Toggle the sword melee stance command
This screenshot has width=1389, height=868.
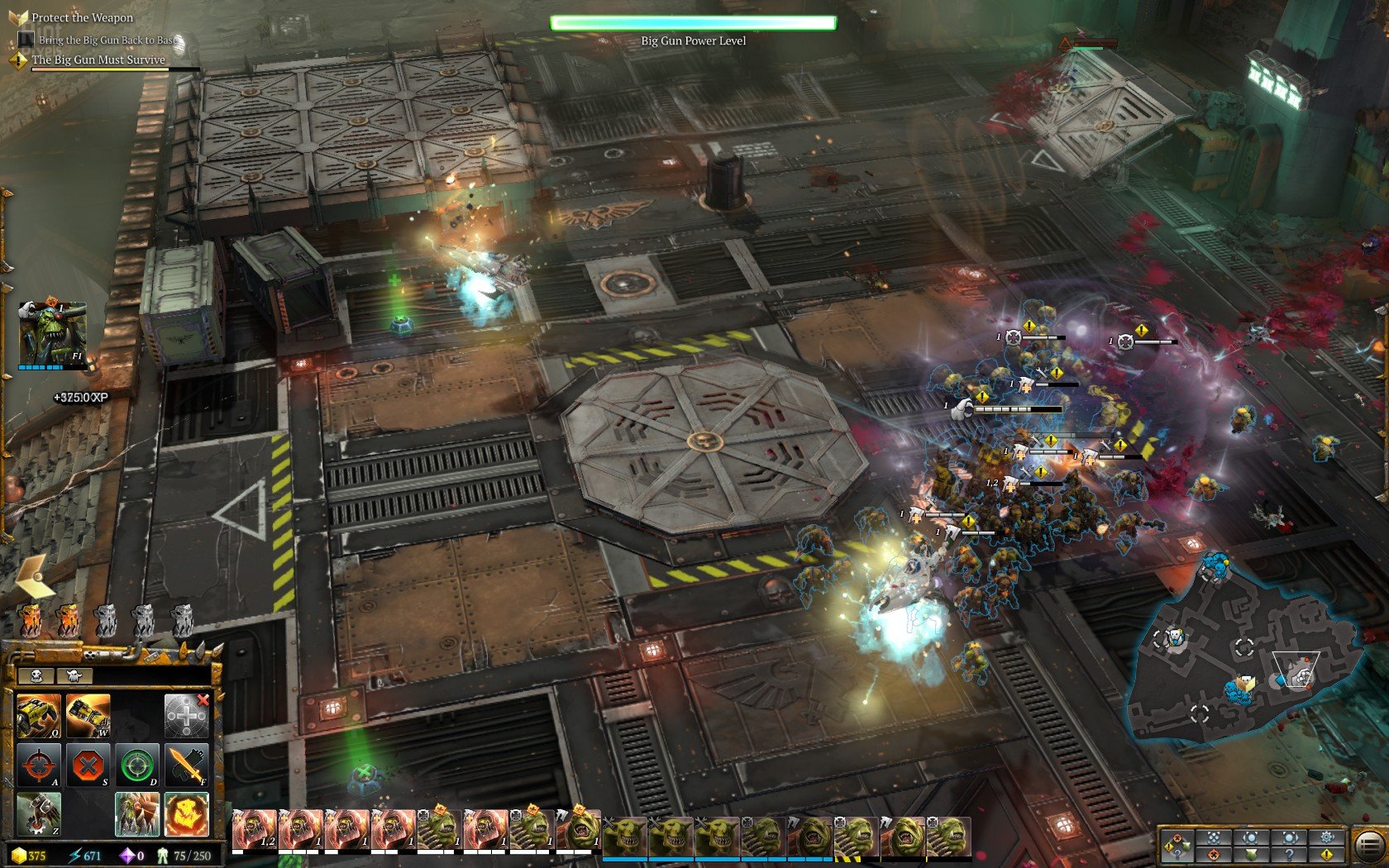tap(186, 765)
